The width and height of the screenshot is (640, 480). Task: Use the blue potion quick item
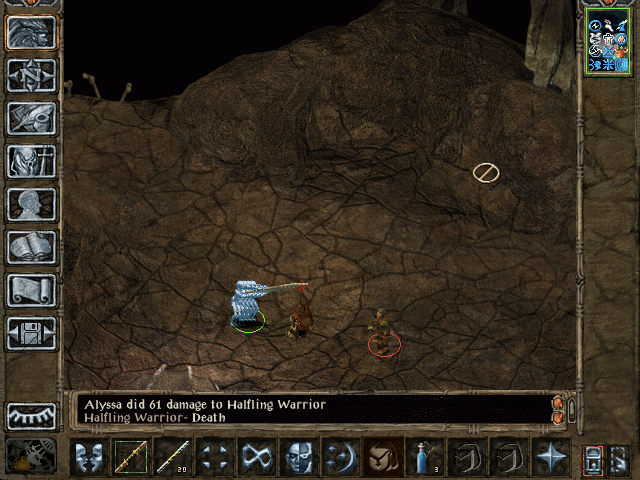point(426,456)
